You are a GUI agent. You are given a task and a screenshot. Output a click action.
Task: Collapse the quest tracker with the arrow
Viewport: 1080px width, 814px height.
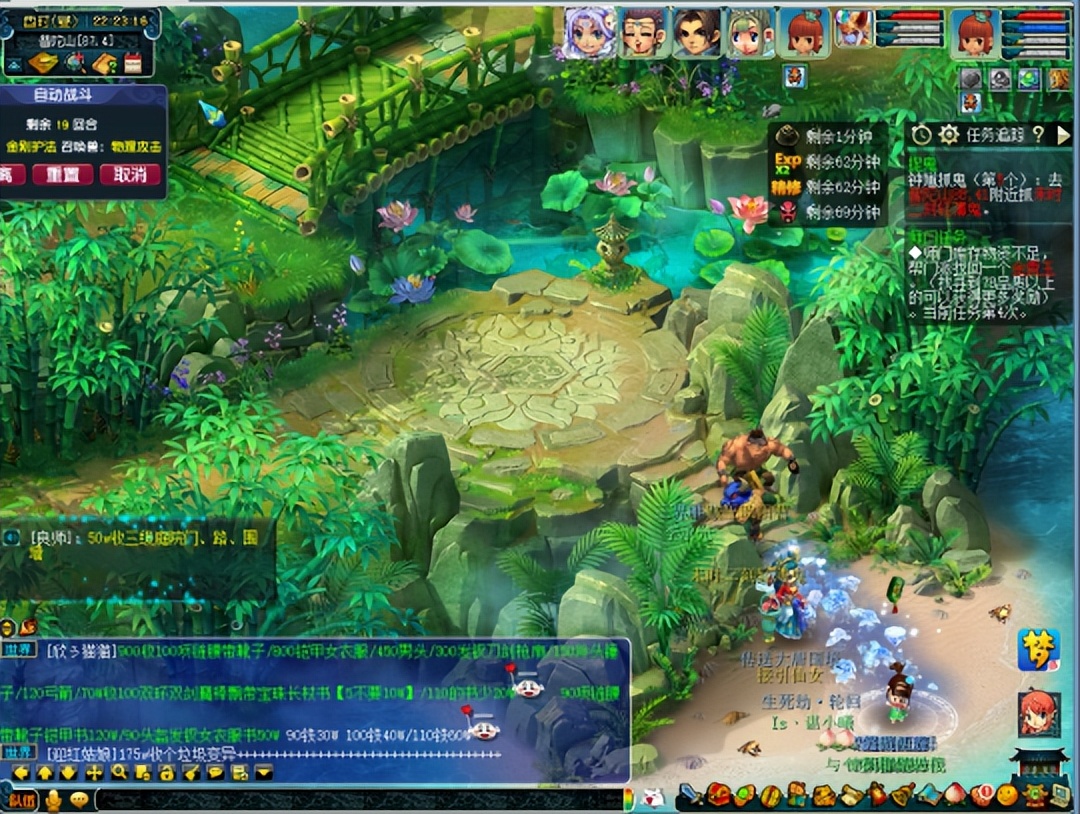1063,134
